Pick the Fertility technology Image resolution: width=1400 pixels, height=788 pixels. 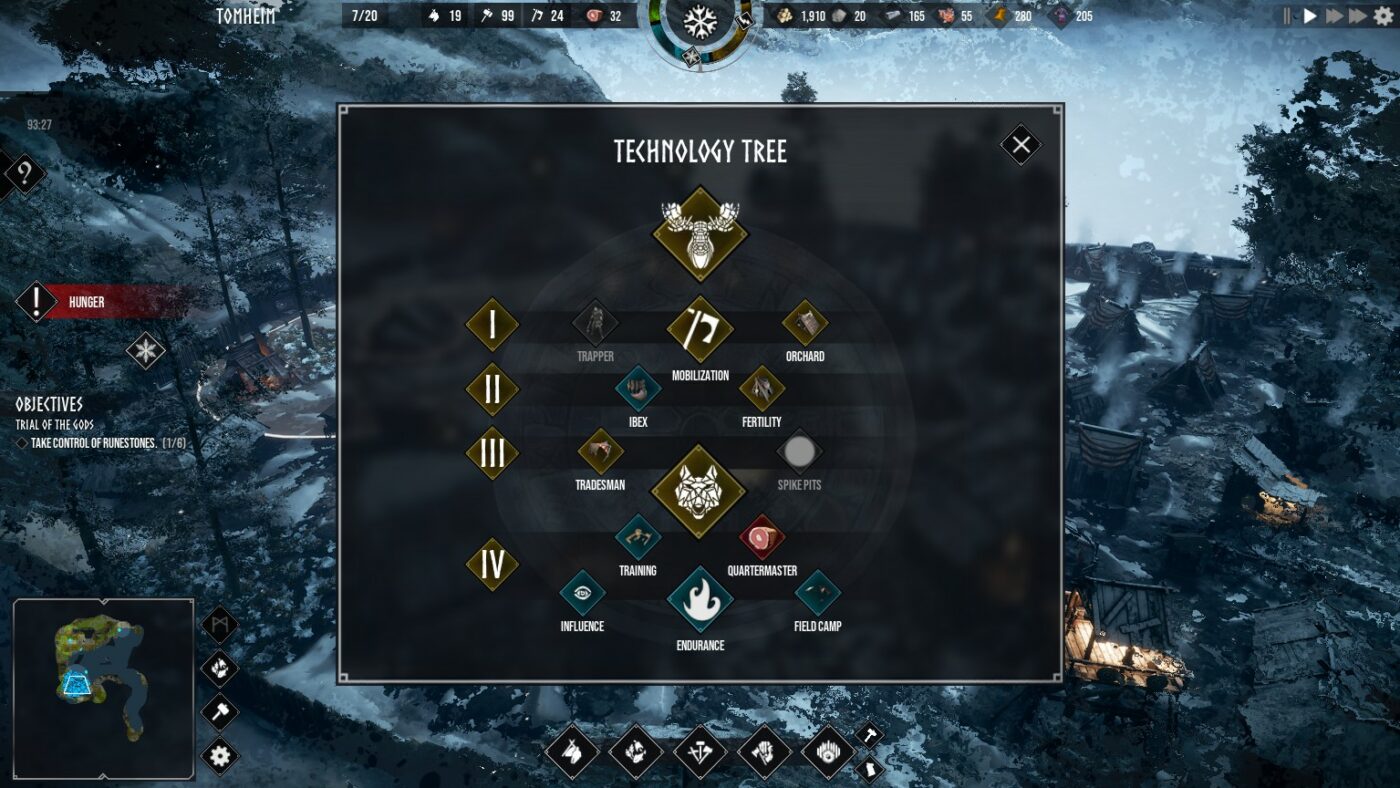[x=762, y=390]
